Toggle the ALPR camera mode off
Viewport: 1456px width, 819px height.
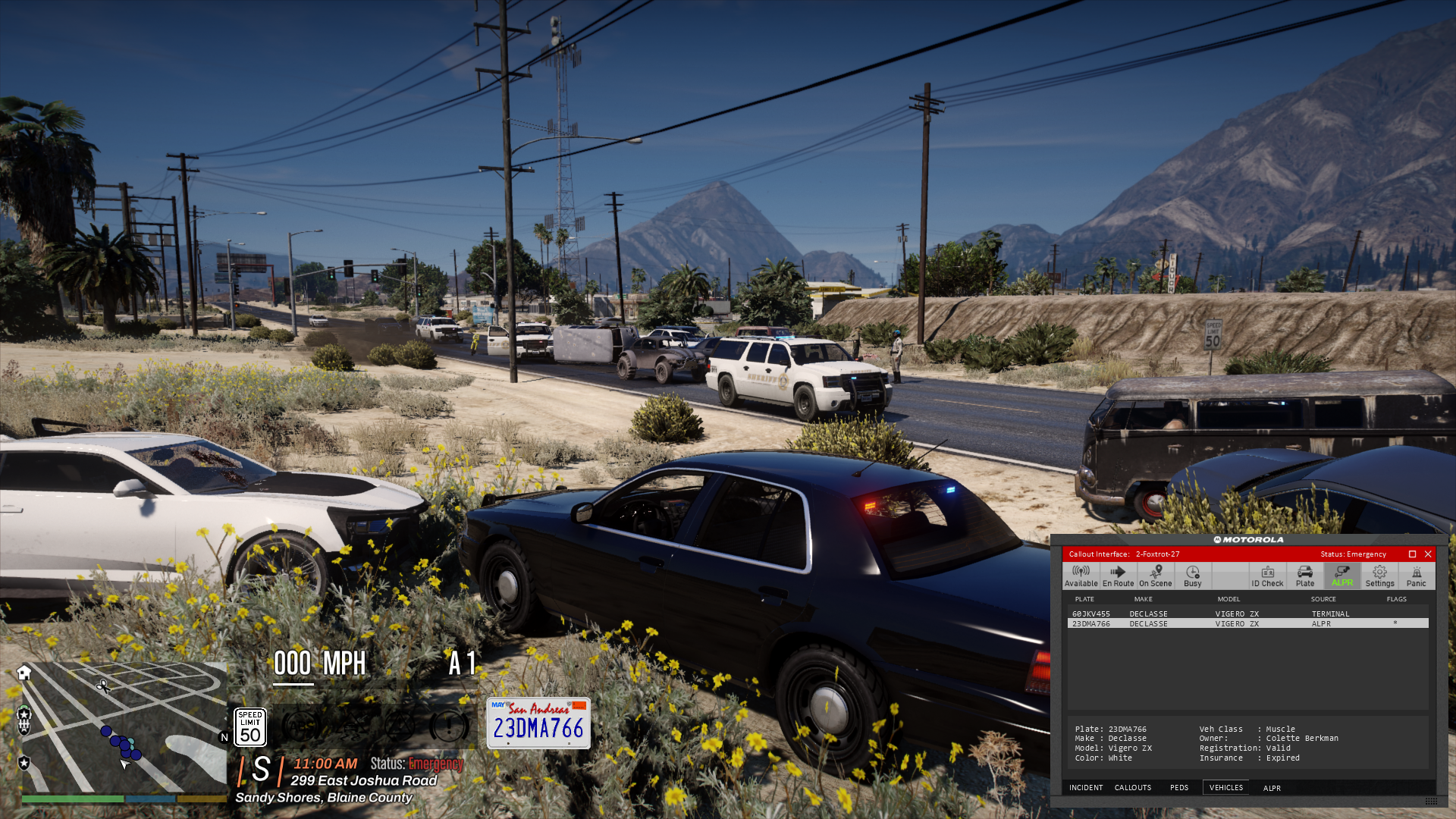point(1341,576)
